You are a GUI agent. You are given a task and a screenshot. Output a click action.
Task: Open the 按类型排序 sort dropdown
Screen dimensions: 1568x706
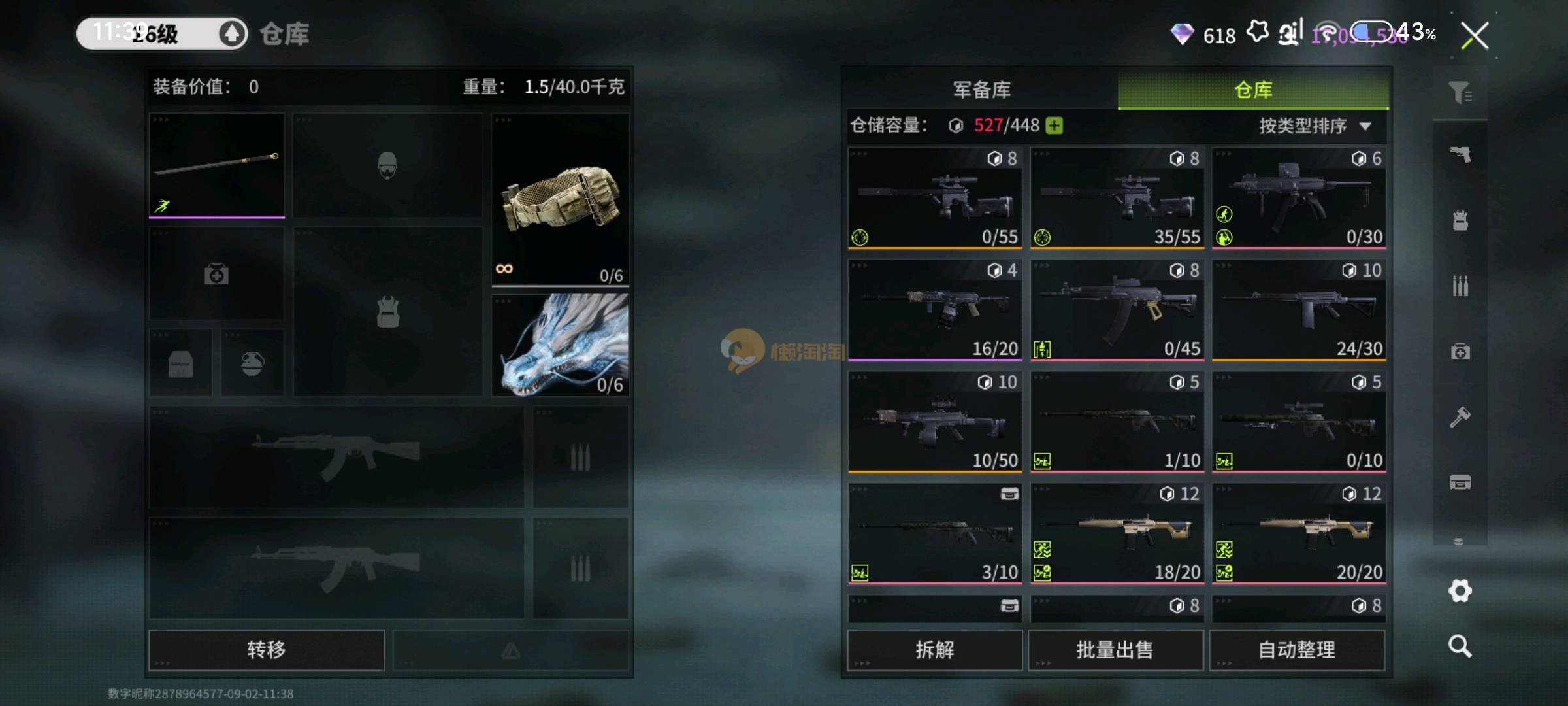(1314, 126)
